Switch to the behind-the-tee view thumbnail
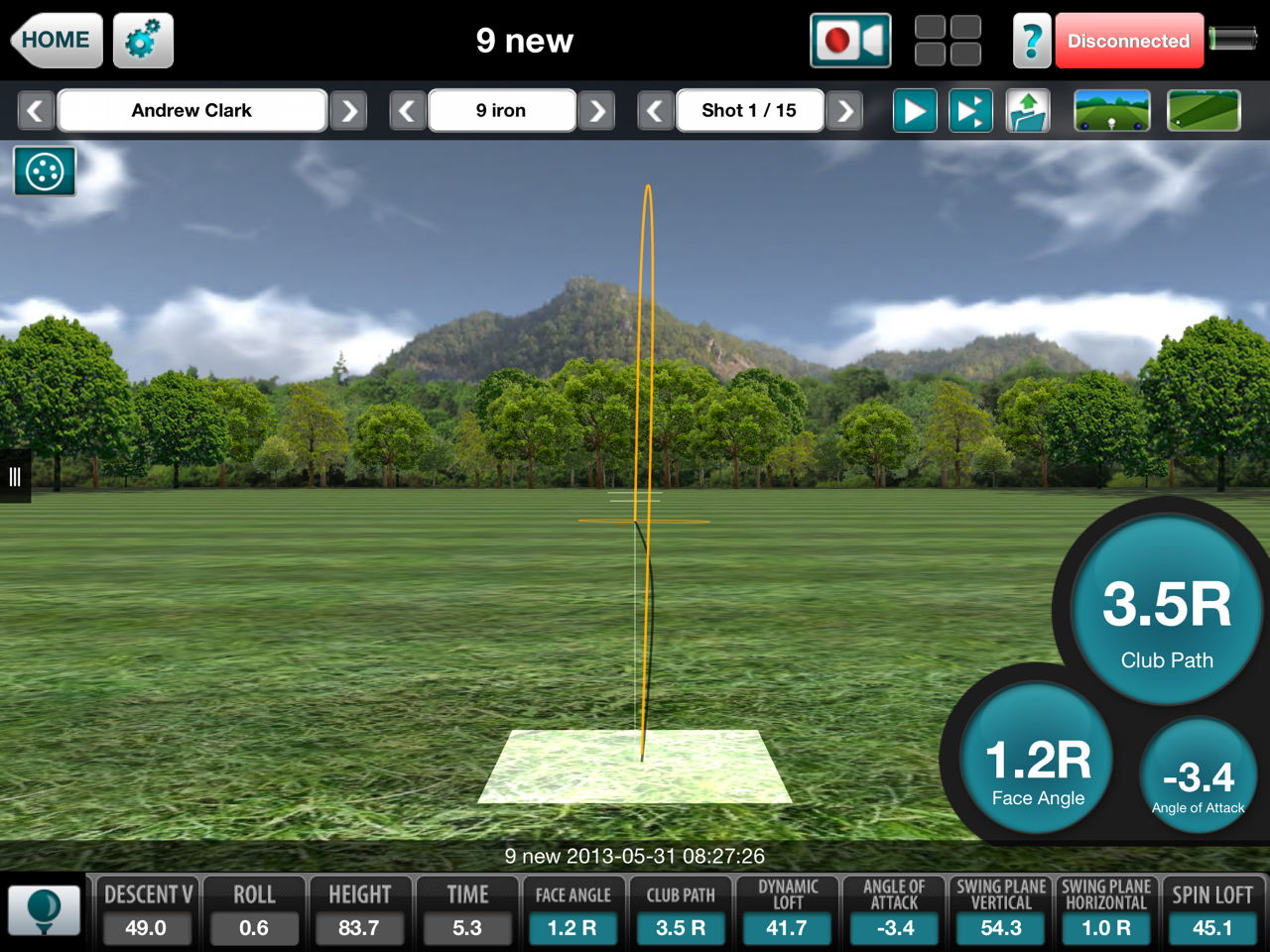Screen dimensions: 1270x952 click(1111, 110)
